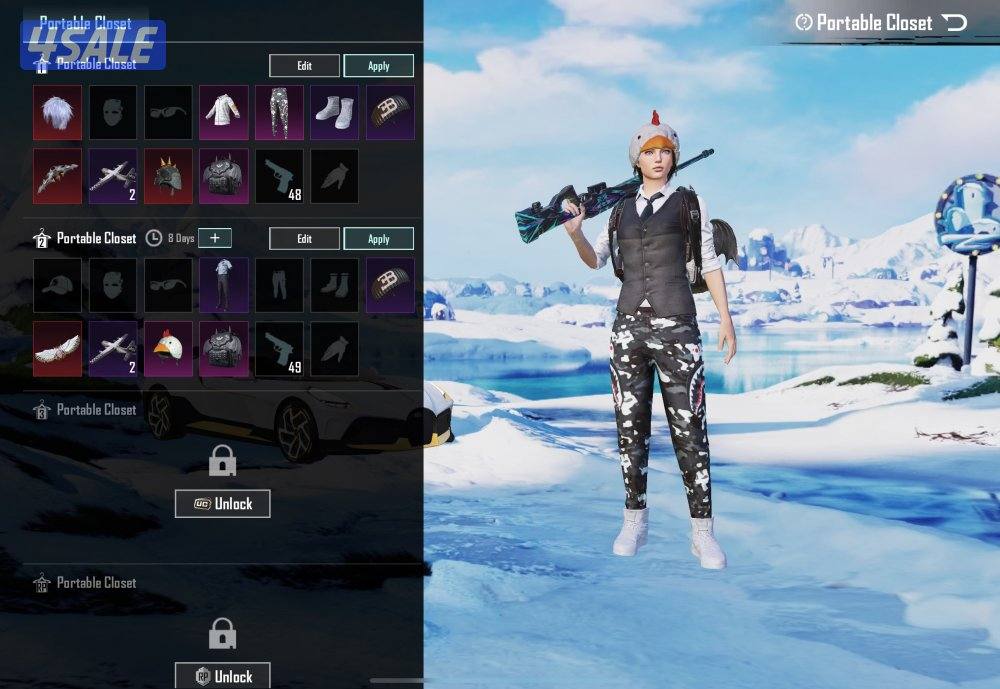Image resolution: width=1000 pixels, height=689 pixels.
Task: Unlock the third closet with UC
Action: [222, 504]
